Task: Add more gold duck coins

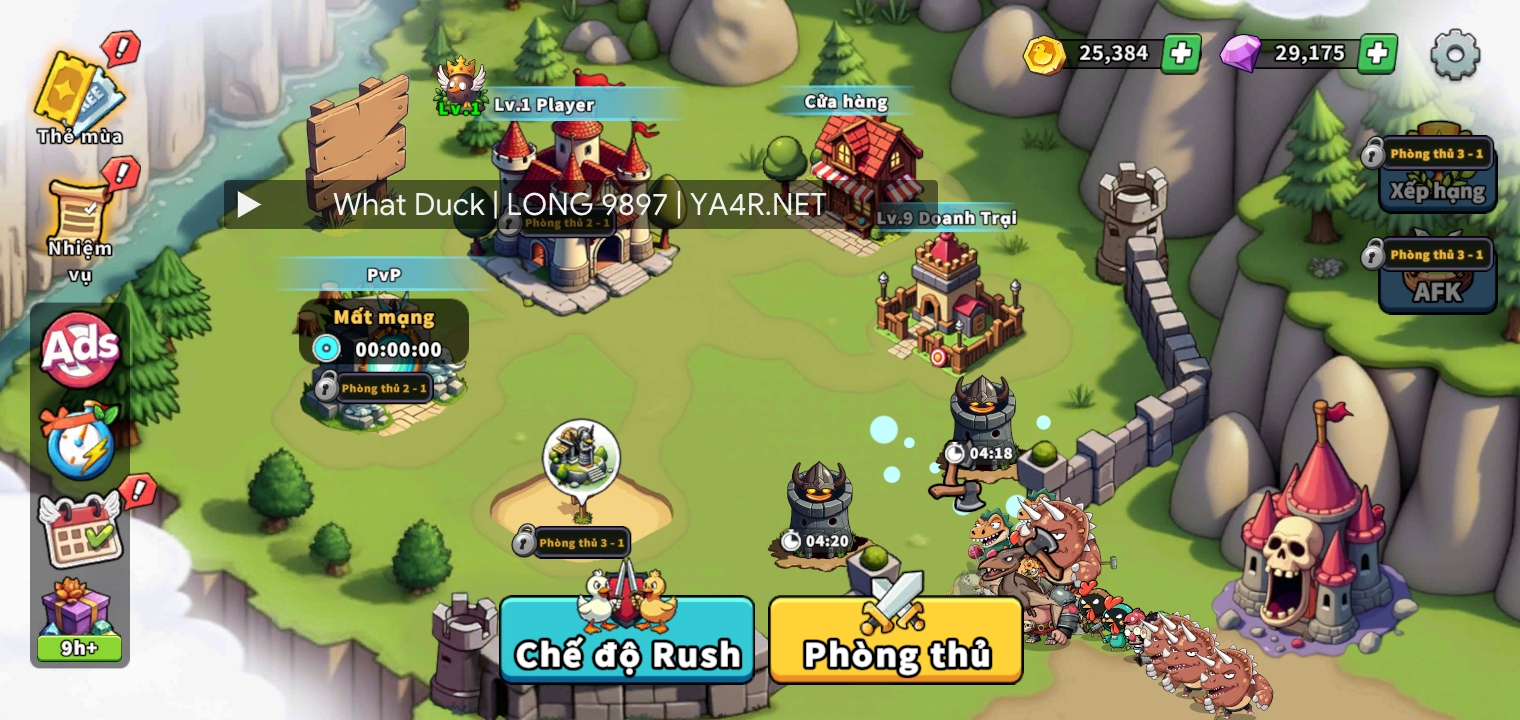Action: click(1181, 54)
